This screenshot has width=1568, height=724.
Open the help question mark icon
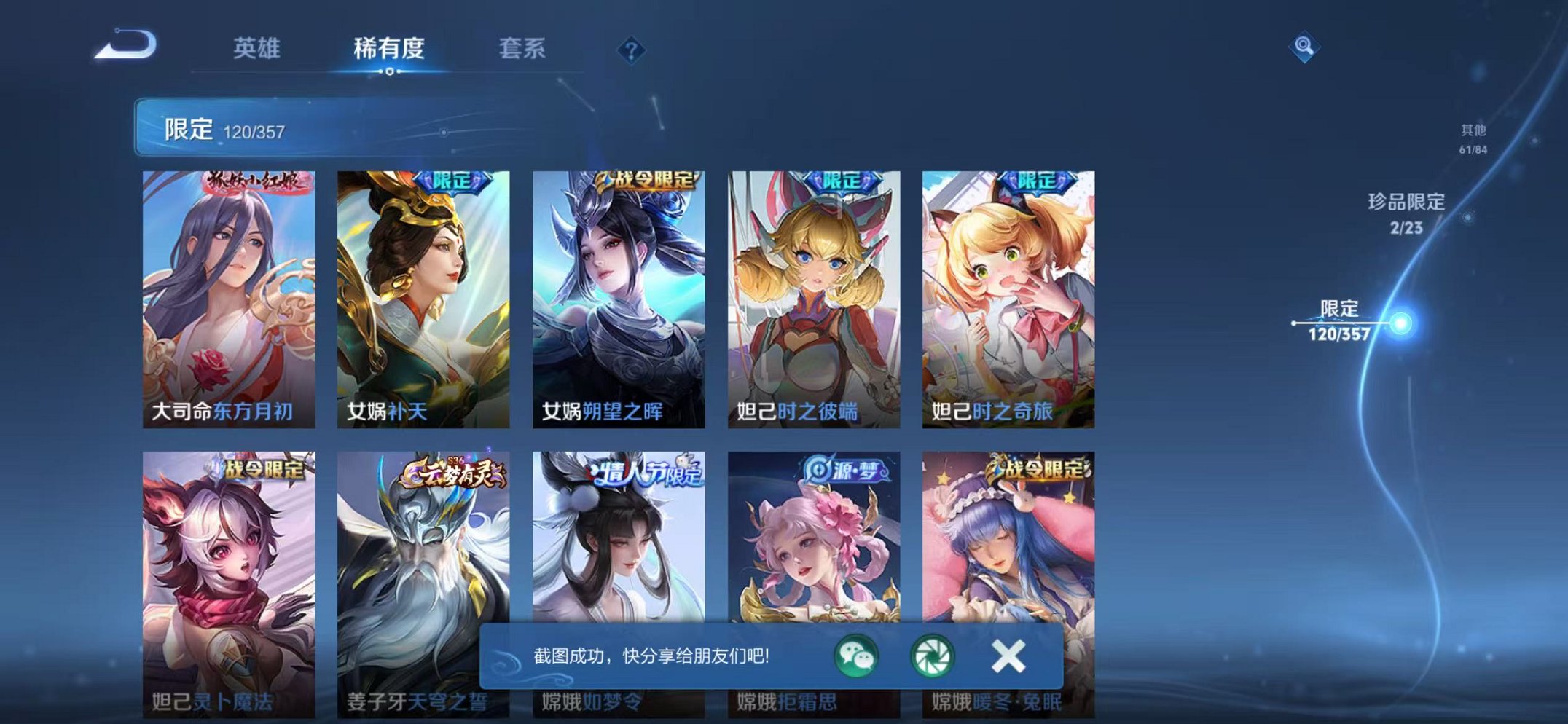[632, 50]
